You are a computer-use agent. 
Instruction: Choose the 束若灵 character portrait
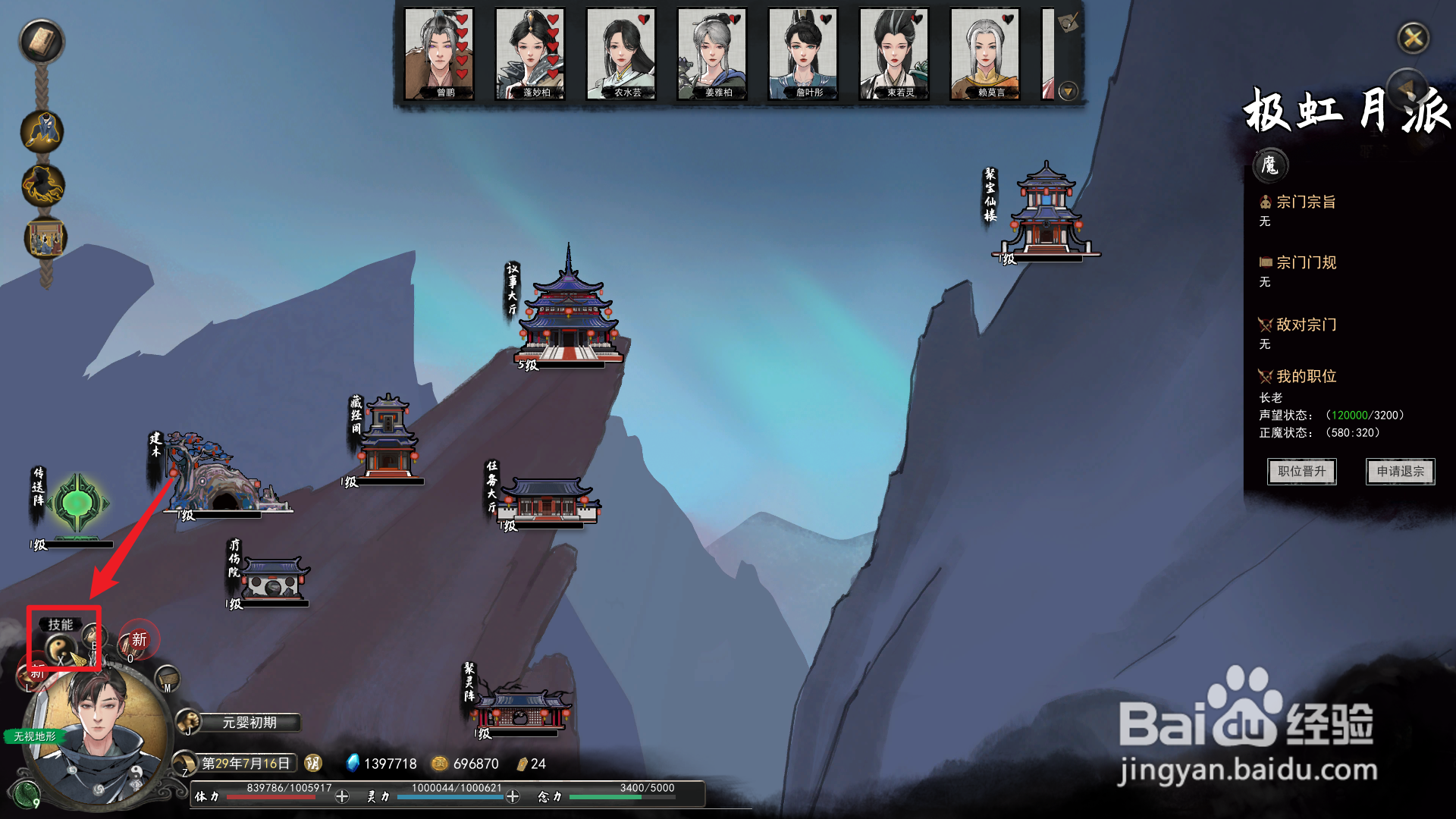coord(894,54)
